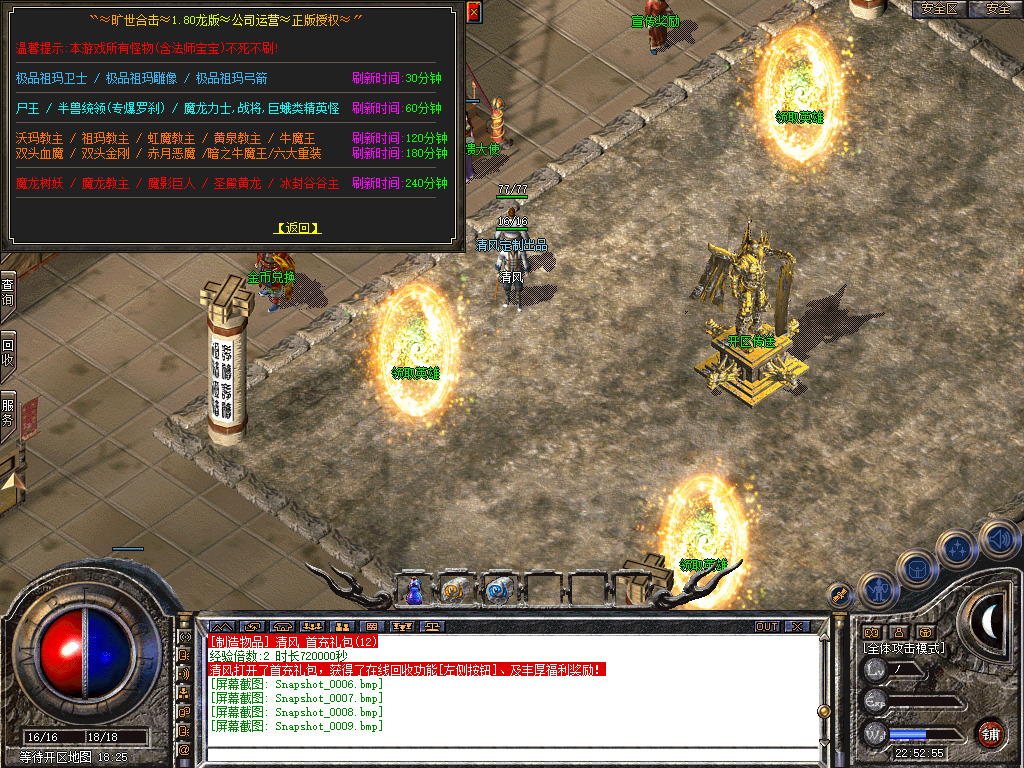Click the red 铺 shop button
This screenshot has height=768, width=1024.
pyautogui.click(x=990, y=731)
